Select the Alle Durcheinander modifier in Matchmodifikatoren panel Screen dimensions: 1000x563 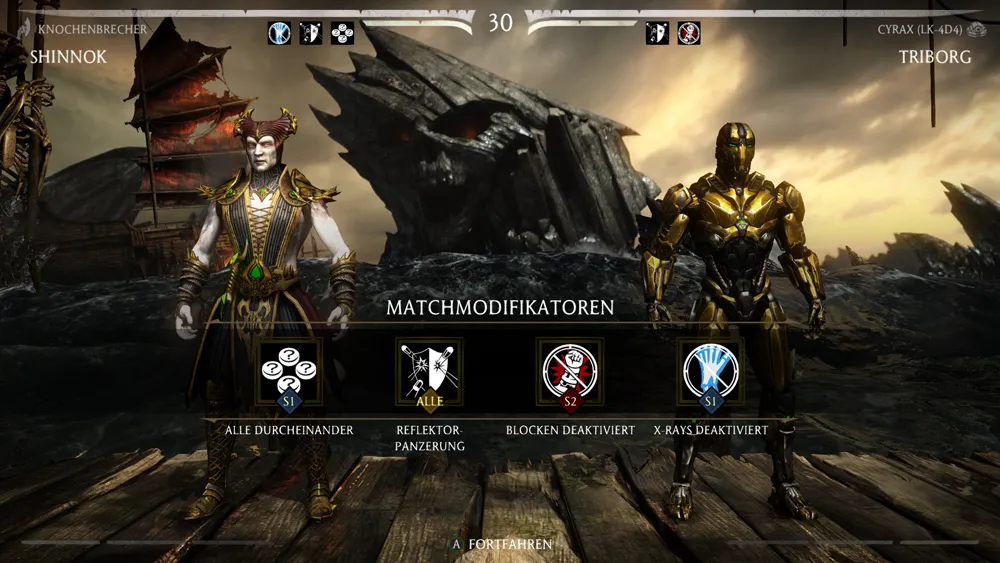289,370
